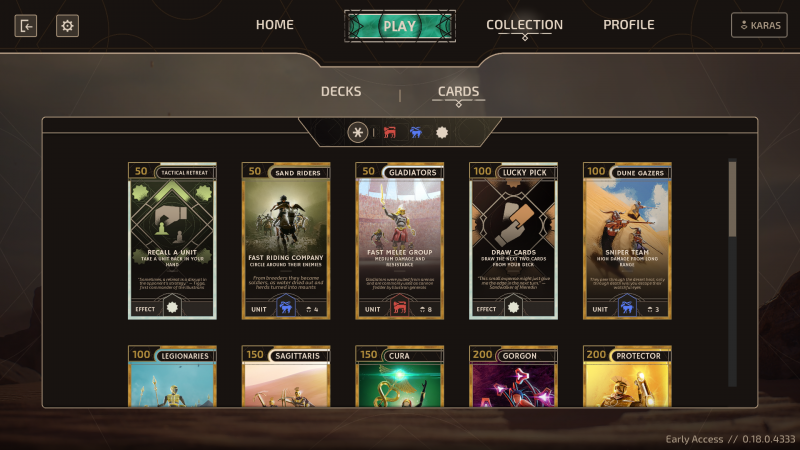Filter cards by the white cog icon
The image size is (800, 450).
pyautogui.click(x=442, y=132)
